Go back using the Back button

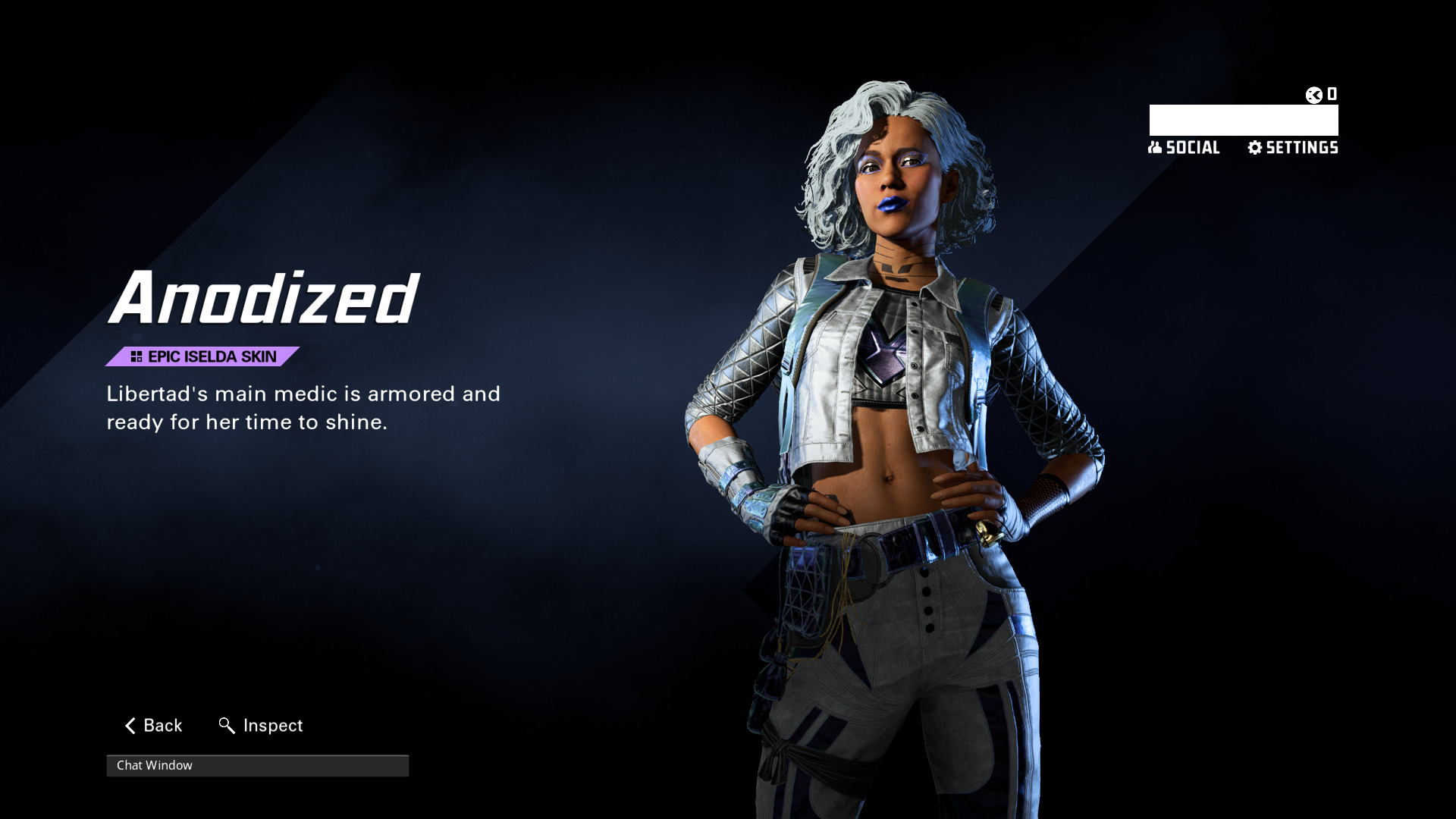coord(153,726)
